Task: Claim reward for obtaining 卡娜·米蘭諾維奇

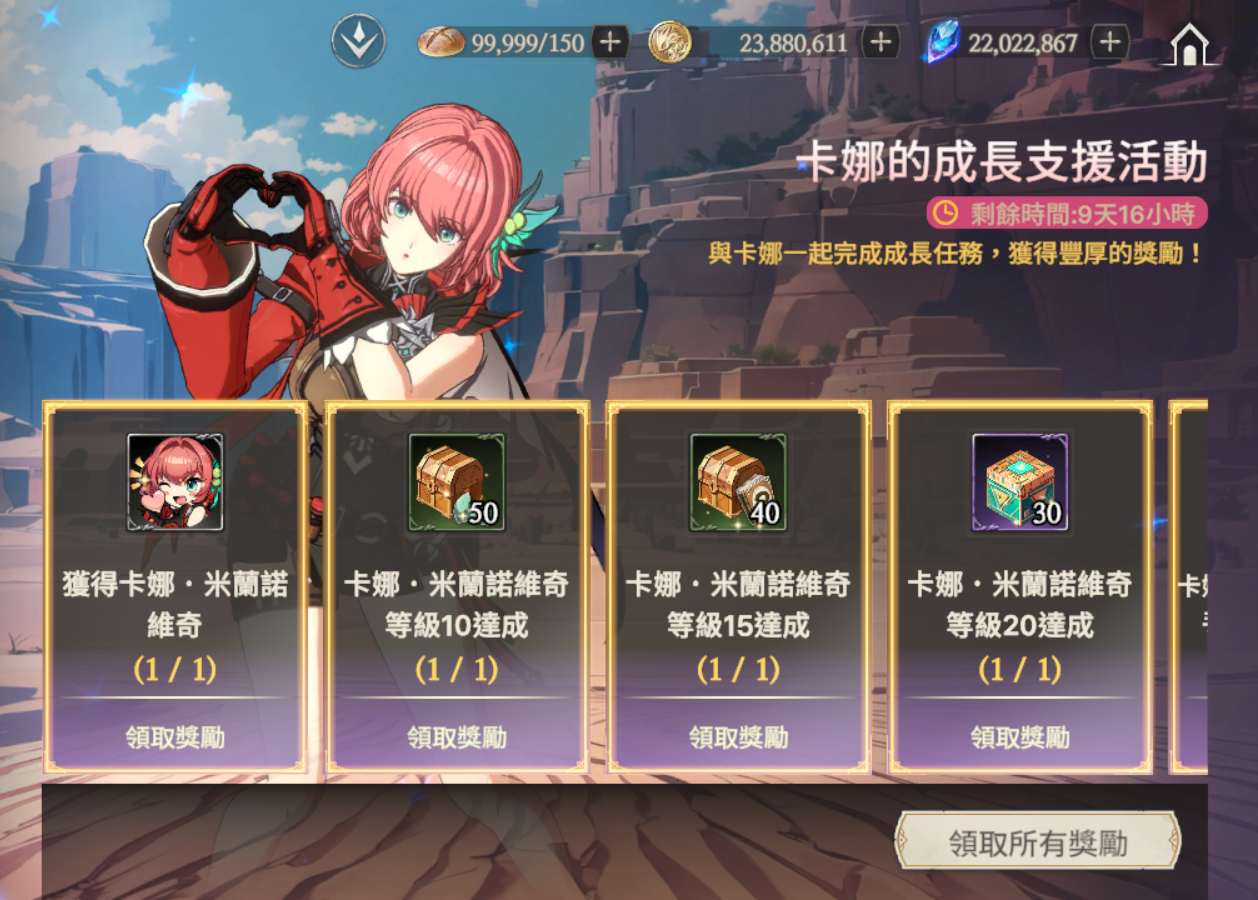Action: click(x=175, y=738)
